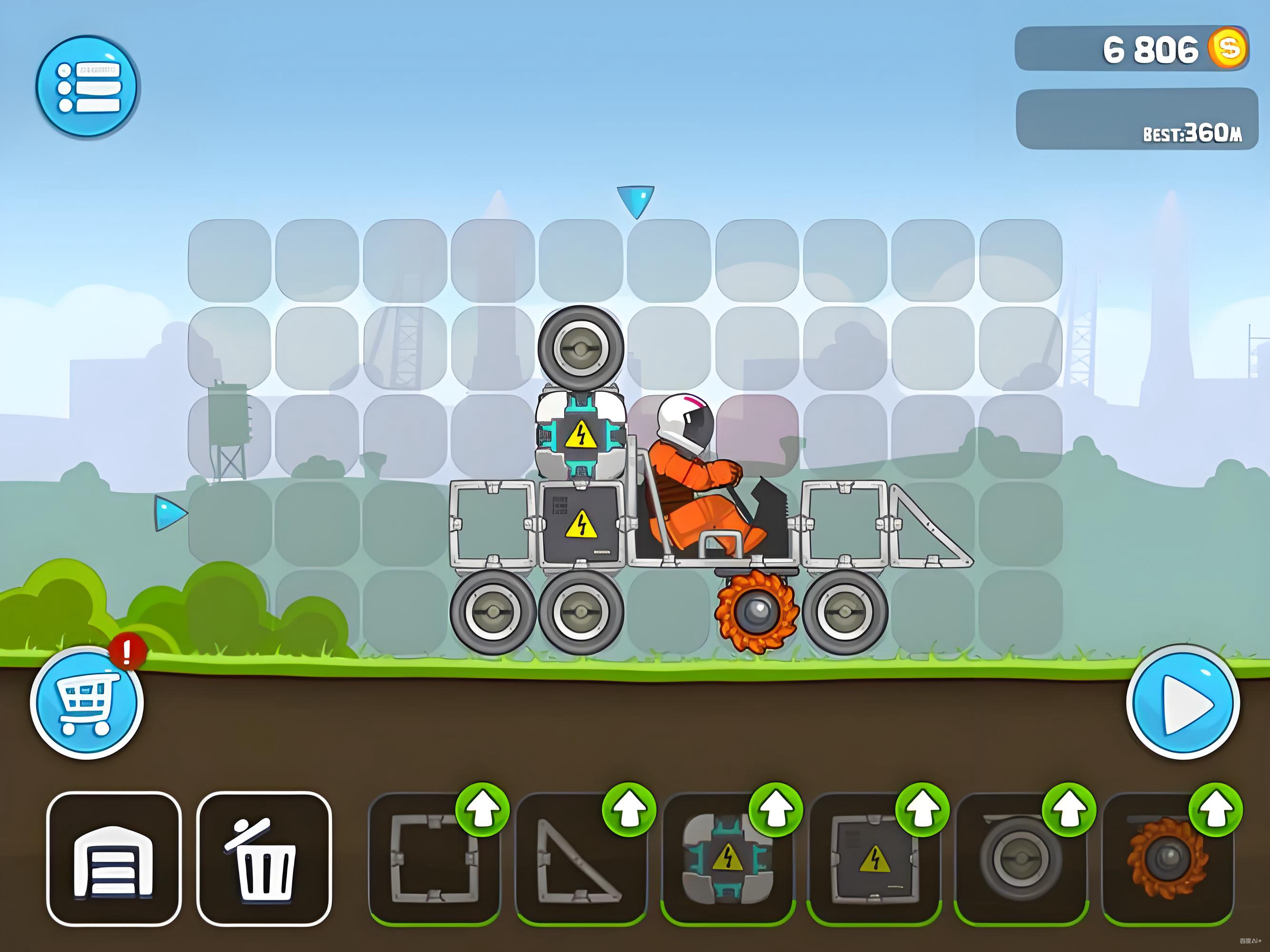Image resolution: width=1270 pixels, height=952 pixels.
Task: Open the garage
Action: pyautogui.click(x=114, y=859)
